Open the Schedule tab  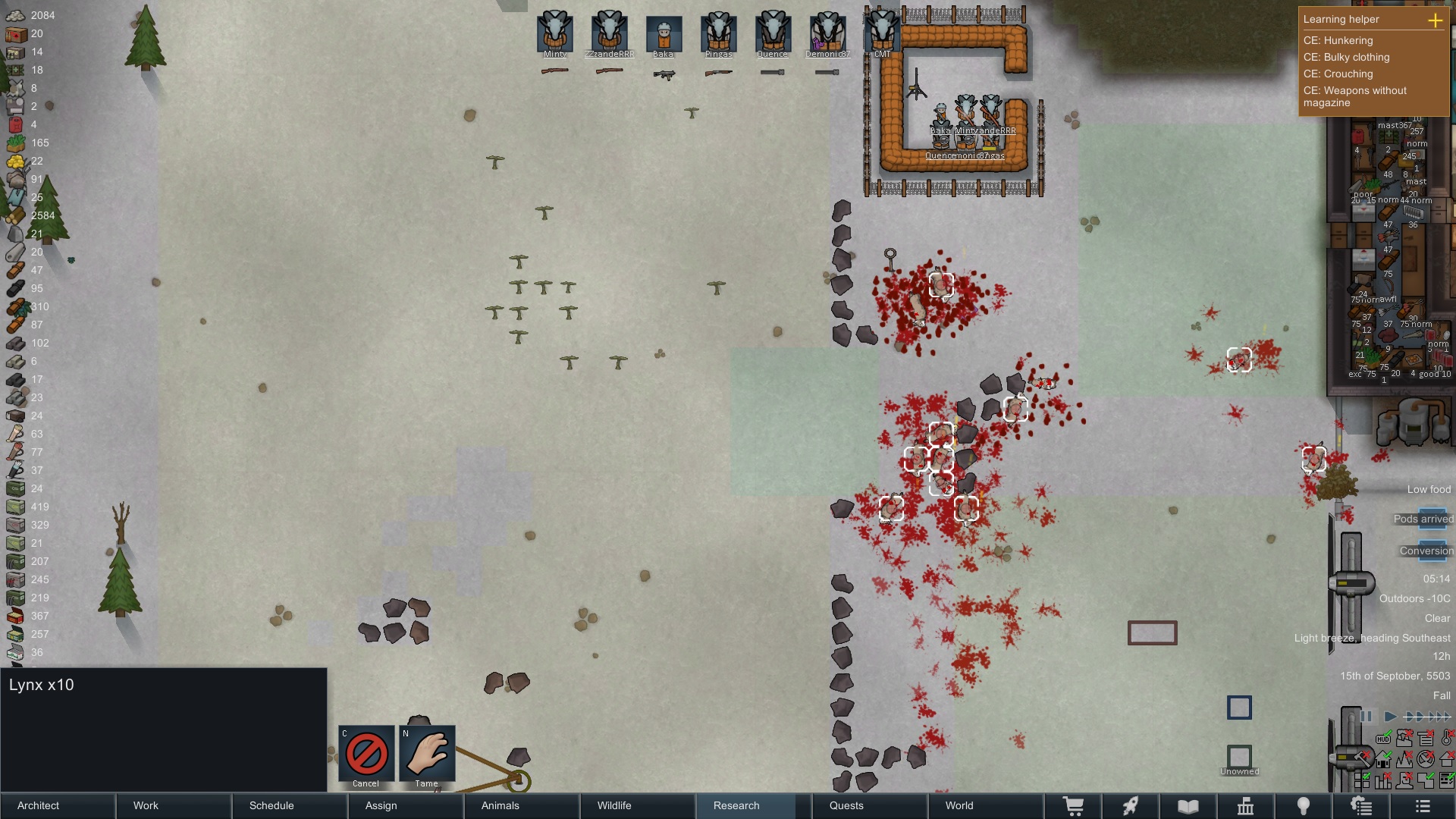tap(290, 805)
